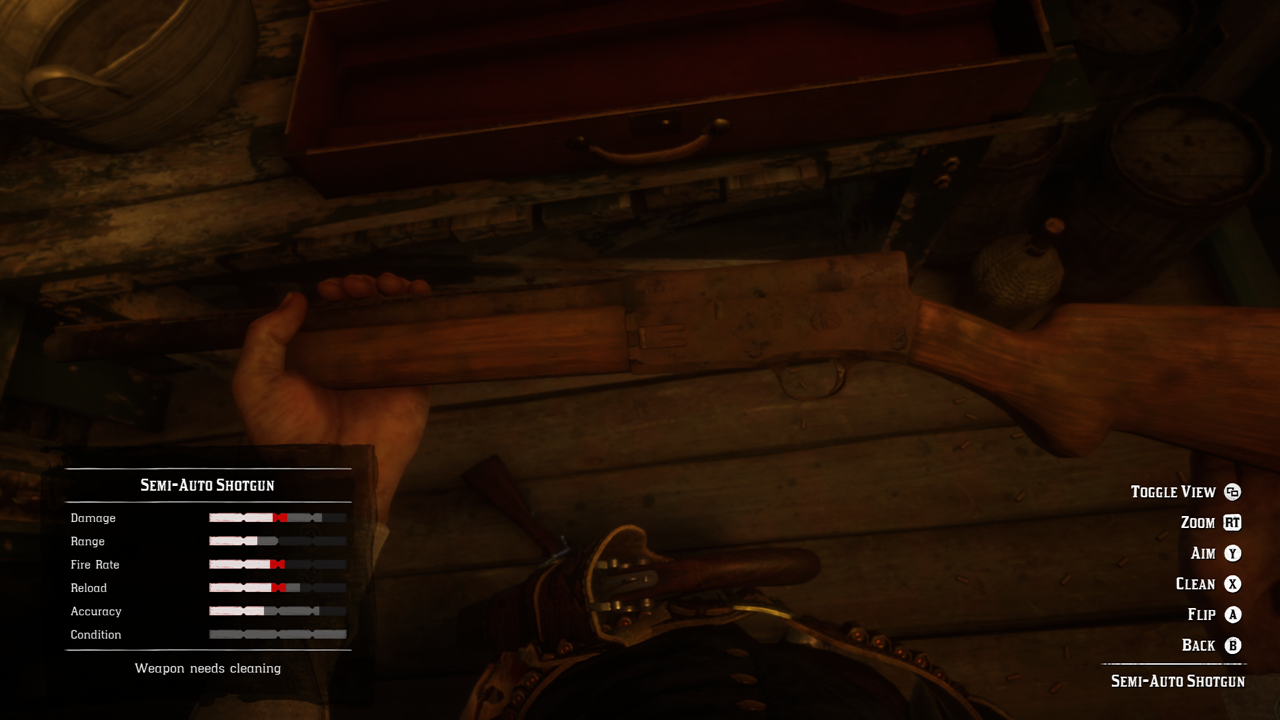
Task: Choose Clean to maintain the weapon
Action: (1197, 583)
